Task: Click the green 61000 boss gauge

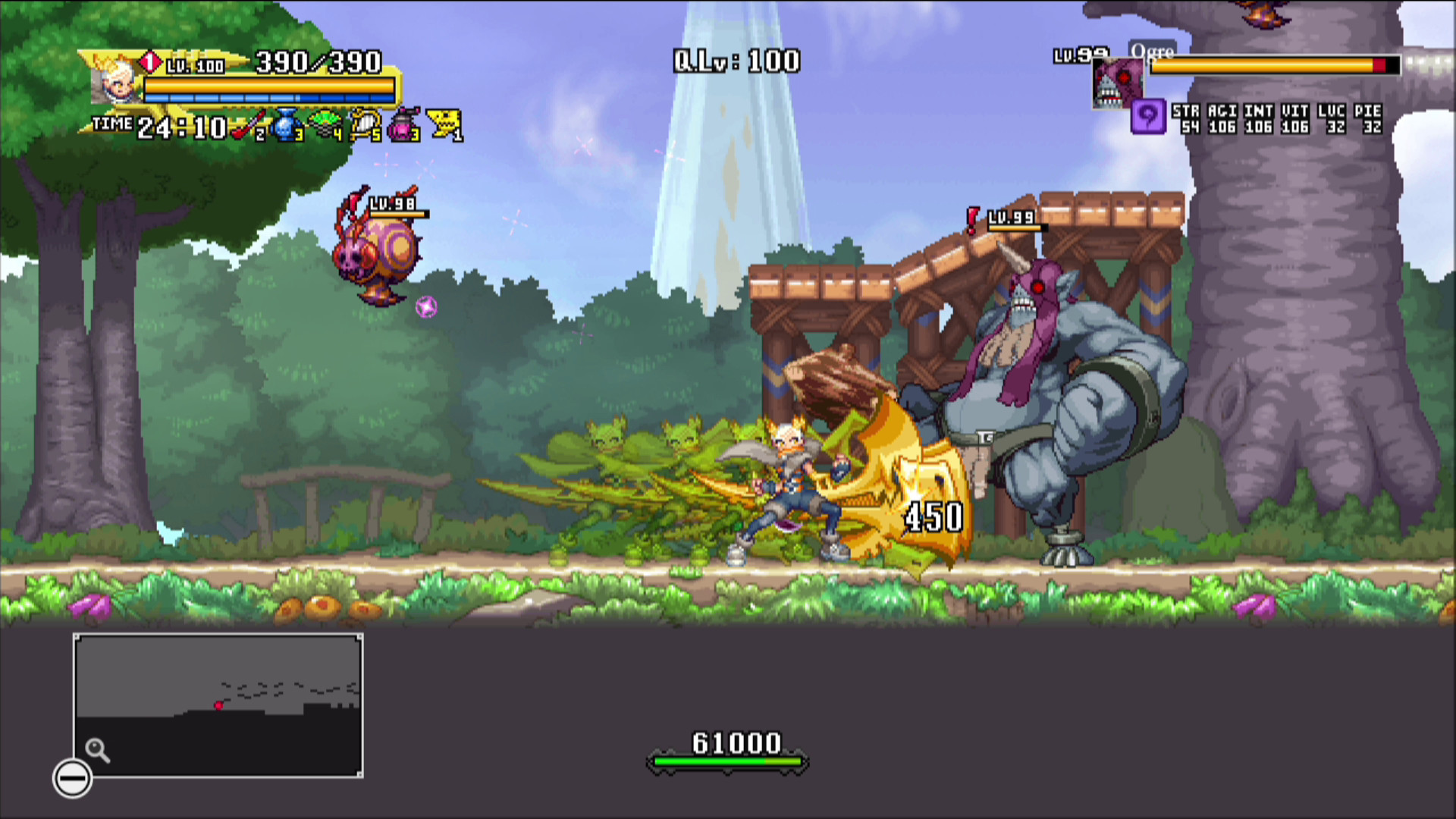Action: pyautogui.click(x=726, y=762)
